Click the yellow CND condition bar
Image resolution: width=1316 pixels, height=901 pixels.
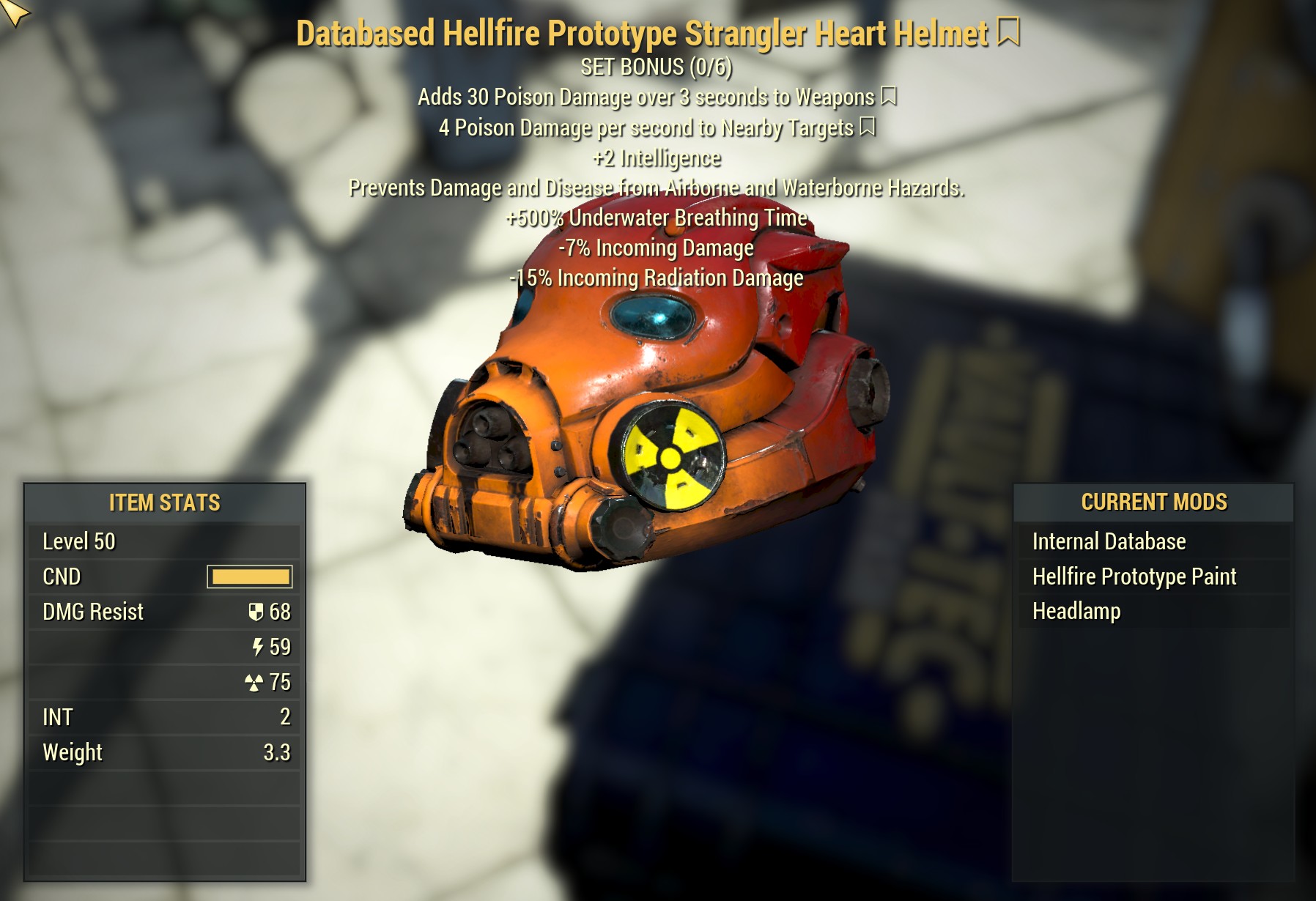click(x=249, y=577)
